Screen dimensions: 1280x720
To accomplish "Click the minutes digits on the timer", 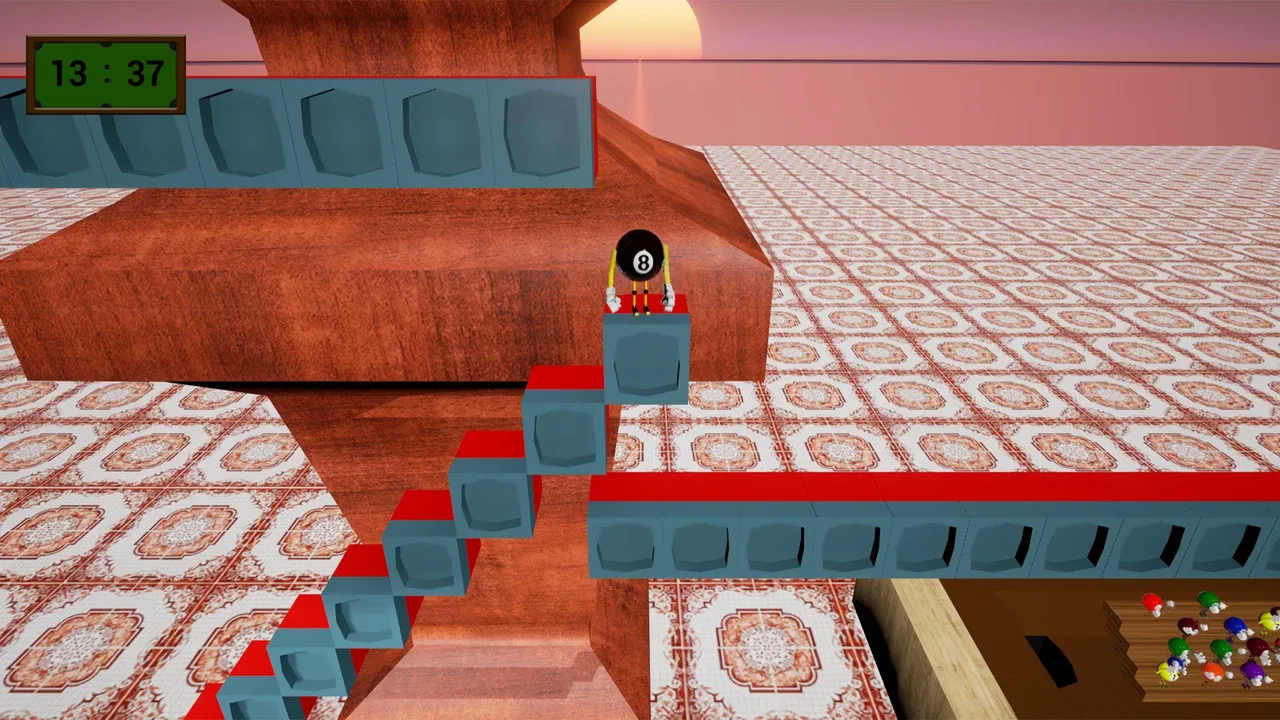I will click(70, 73).
